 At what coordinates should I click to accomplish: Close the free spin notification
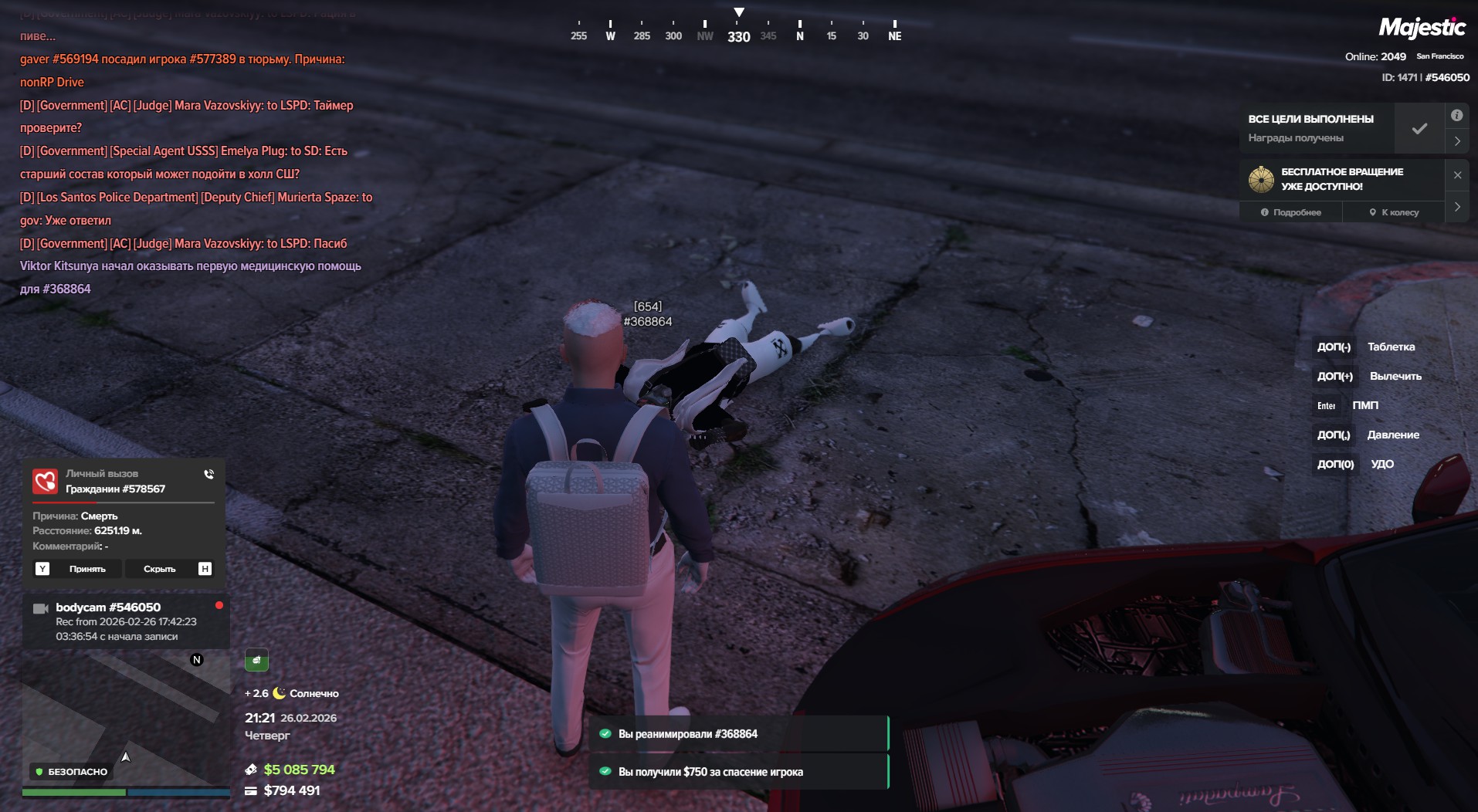(x=1457, y=175)
